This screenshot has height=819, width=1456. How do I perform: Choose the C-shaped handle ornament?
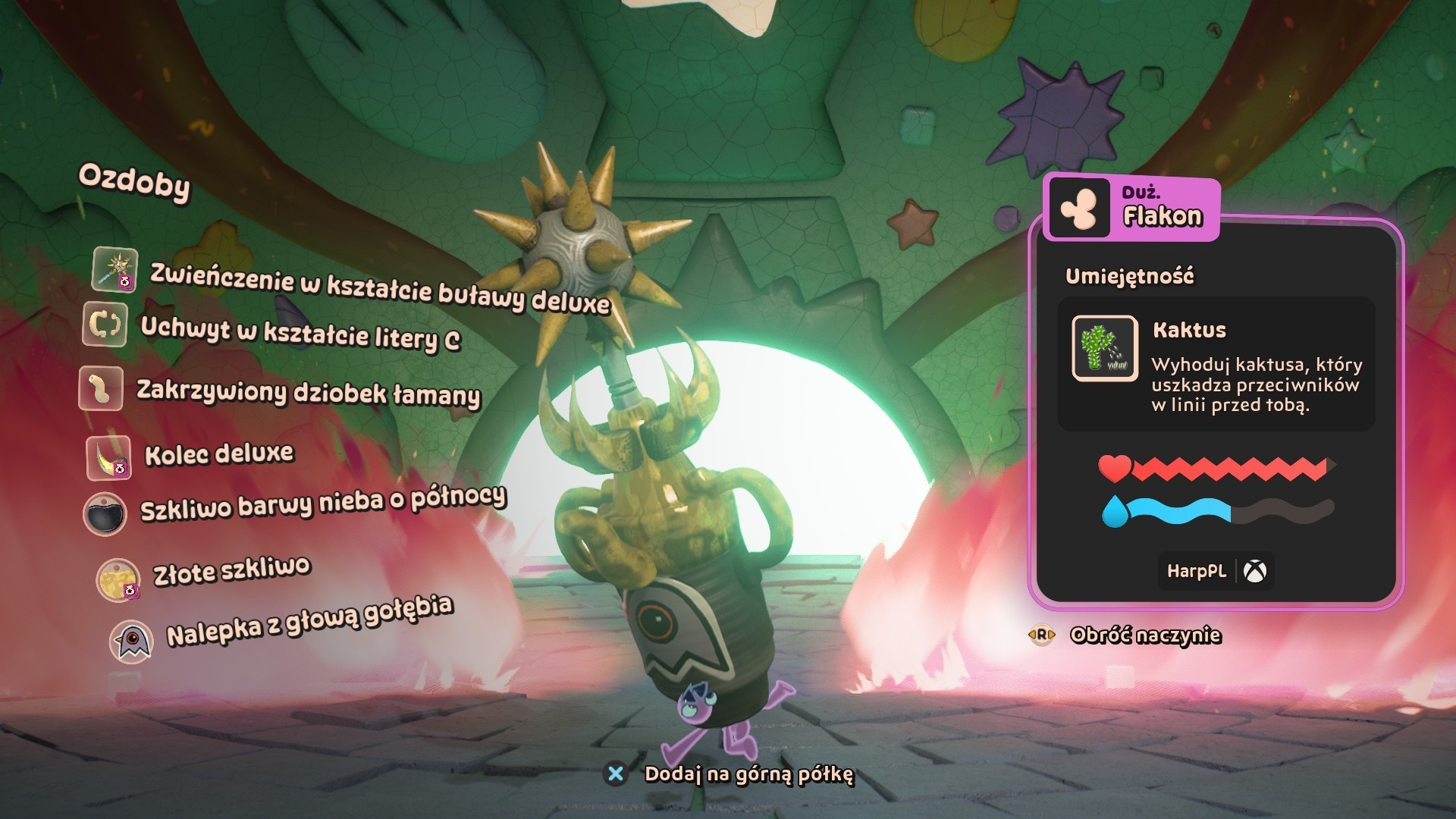[300, 332]
